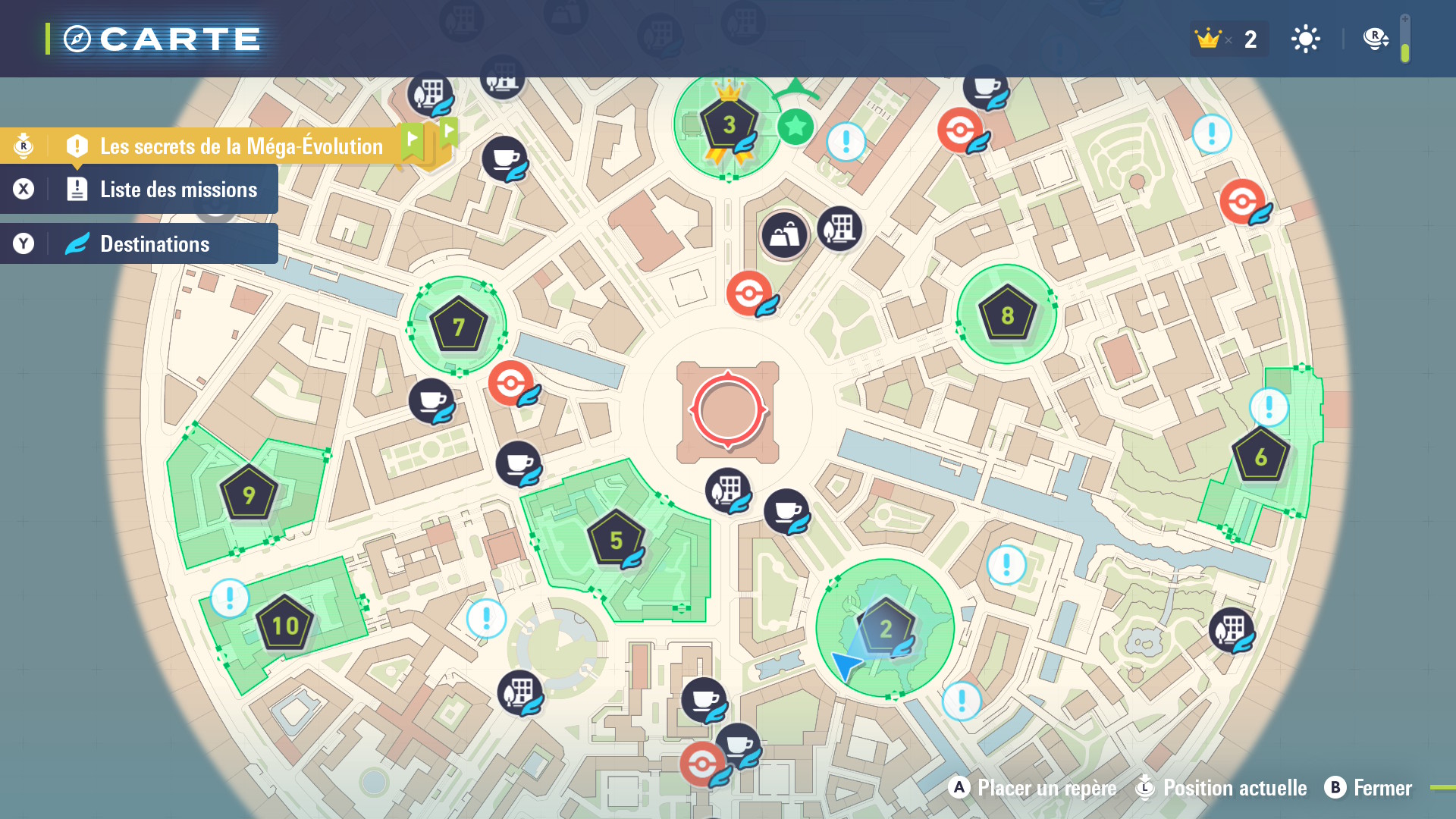Open the Liste des missions entry

(177, 190)
